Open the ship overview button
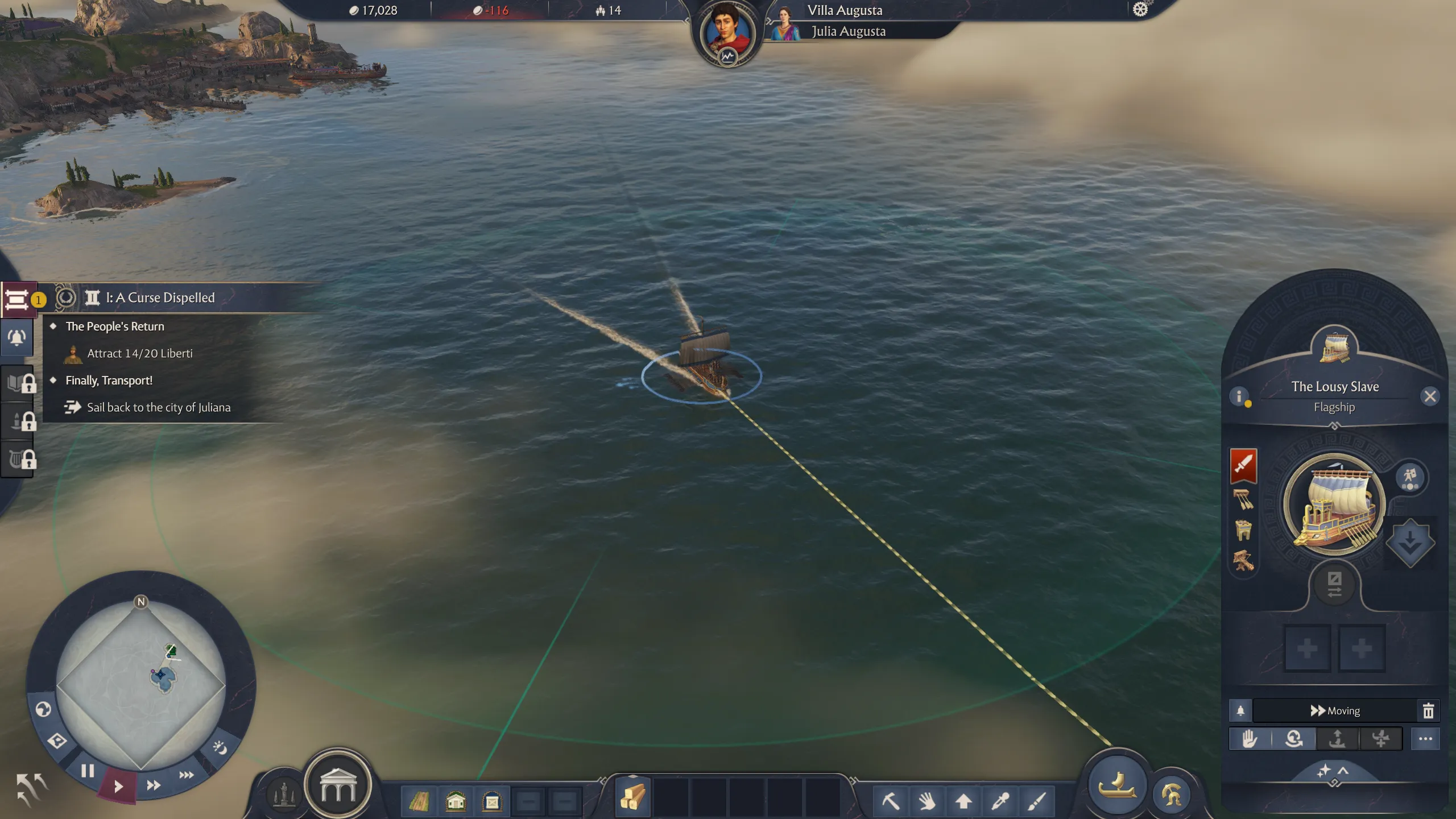This screenshot has width=1456, height=819. pyautogui.click(x=1117, y=787)
